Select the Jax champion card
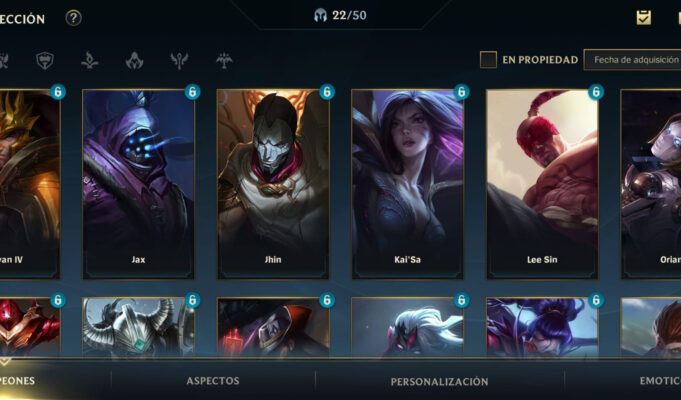 [138, 184]
